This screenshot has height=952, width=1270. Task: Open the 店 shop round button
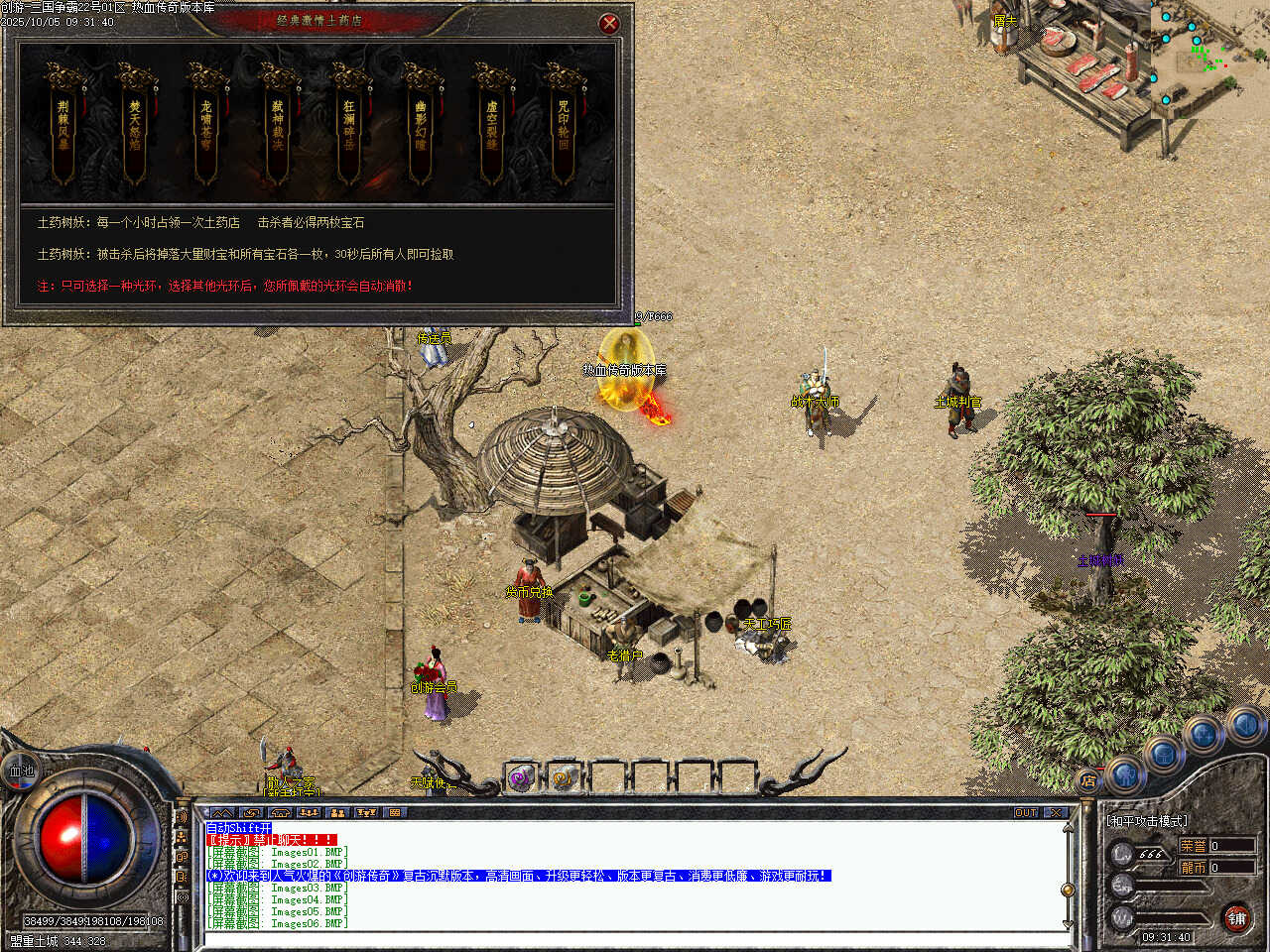1088,780
